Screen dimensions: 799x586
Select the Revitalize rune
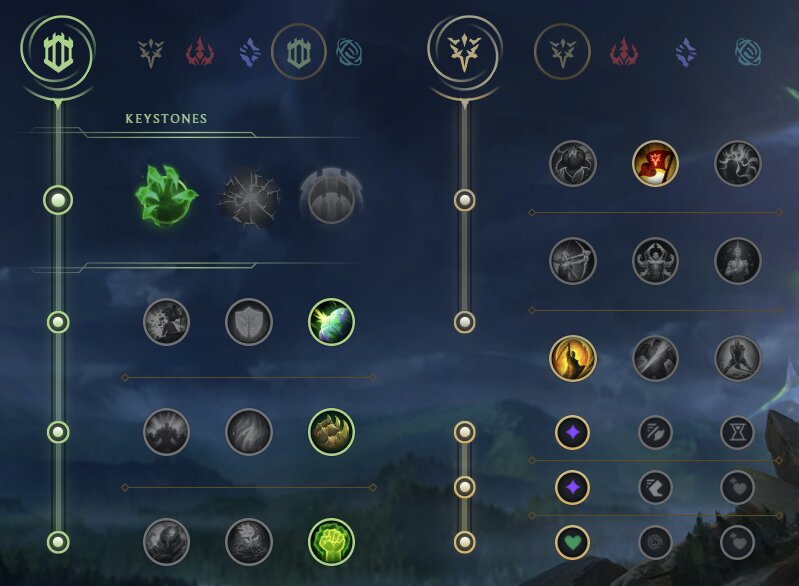[249, 542]
